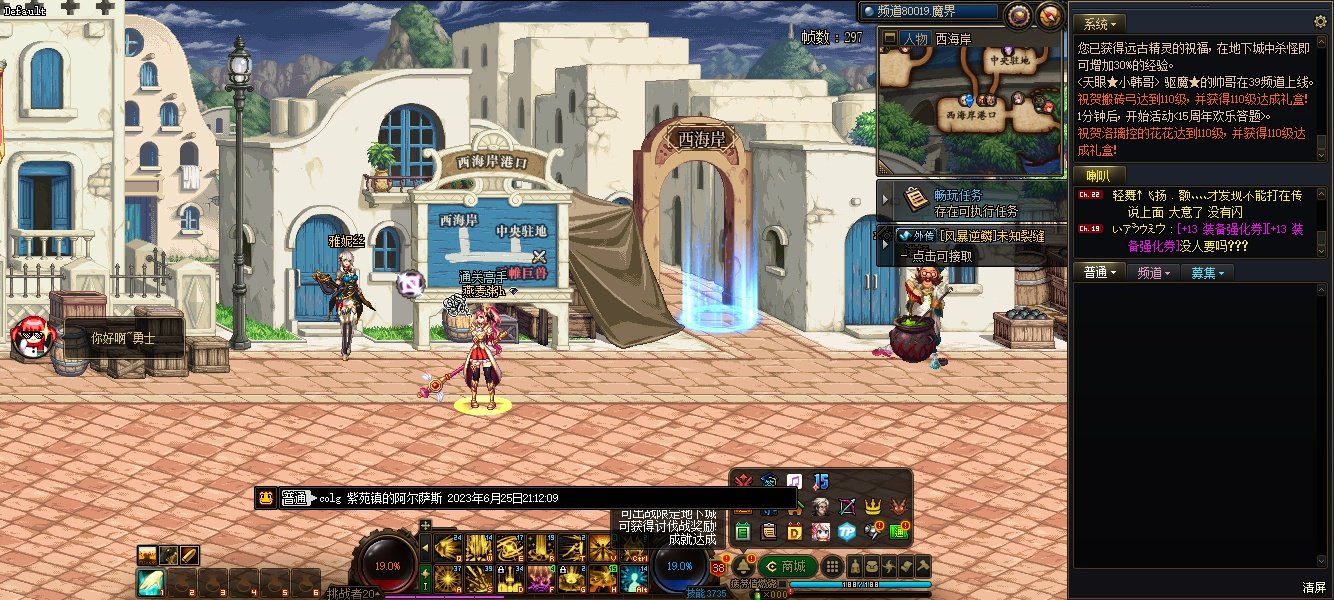Click 清屏 to clear the chat
The height and width of the screenshot is (600, 1334).
1314,587
